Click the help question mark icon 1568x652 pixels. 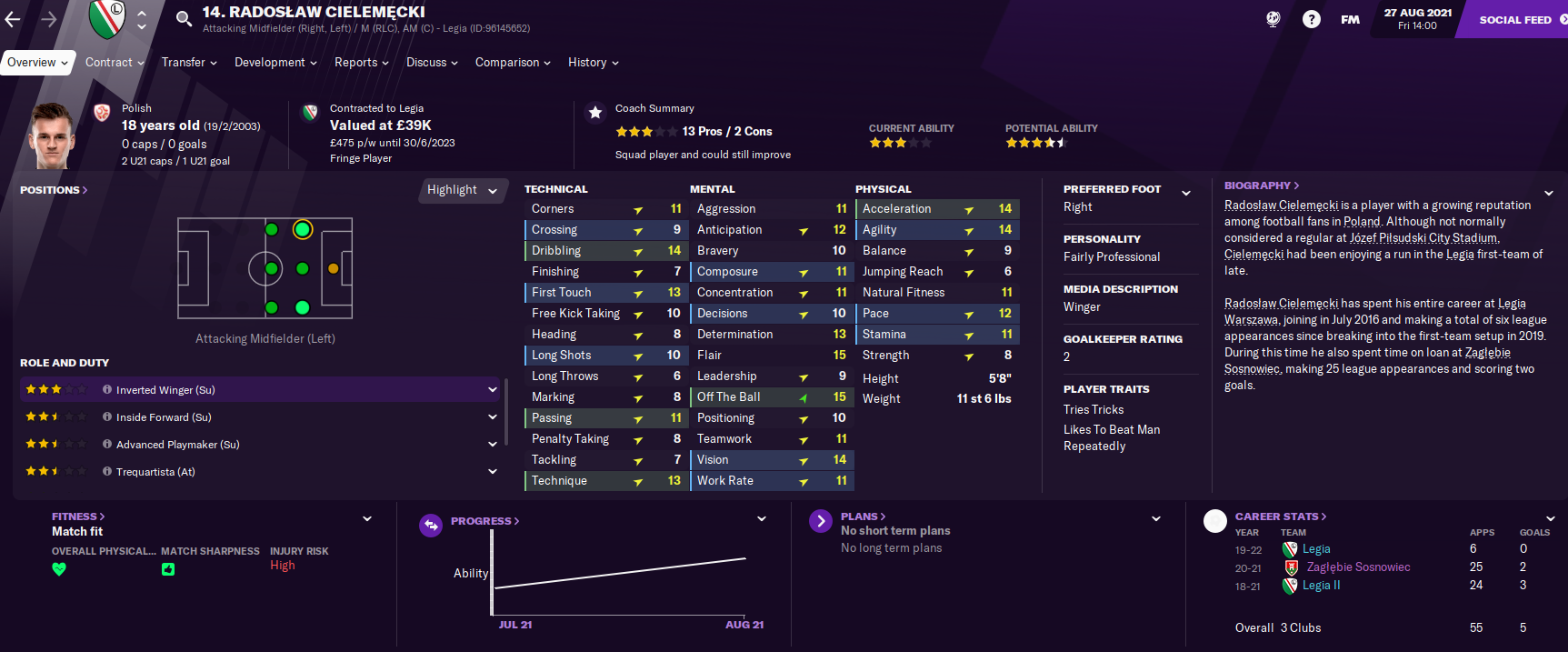point(1311,19)
